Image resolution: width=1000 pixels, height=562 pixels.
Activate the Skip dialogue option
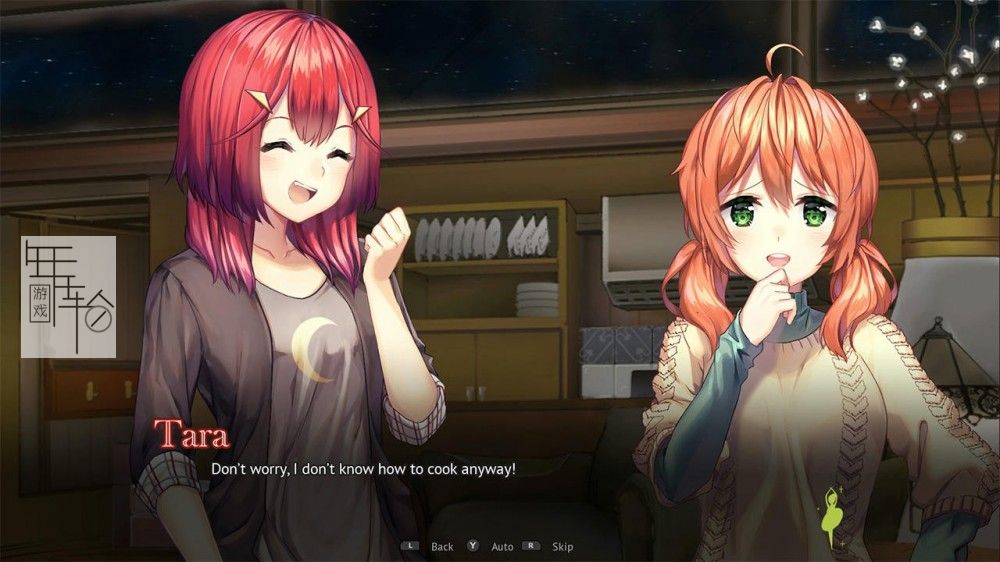[x=562, y=547]
